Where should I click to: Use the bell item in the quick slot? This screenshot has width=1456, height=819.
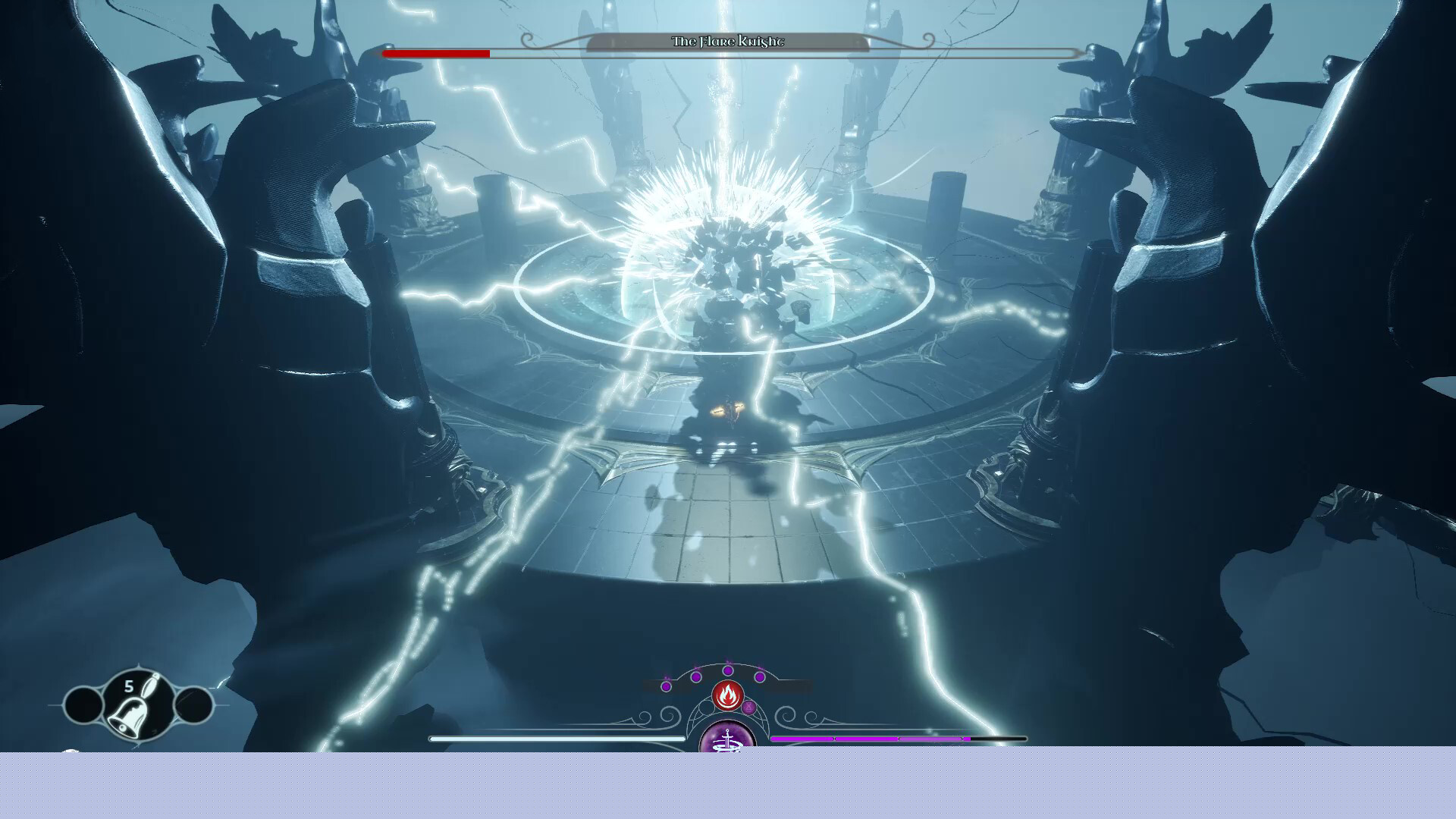pyautogui.click(x=136, y=707)
